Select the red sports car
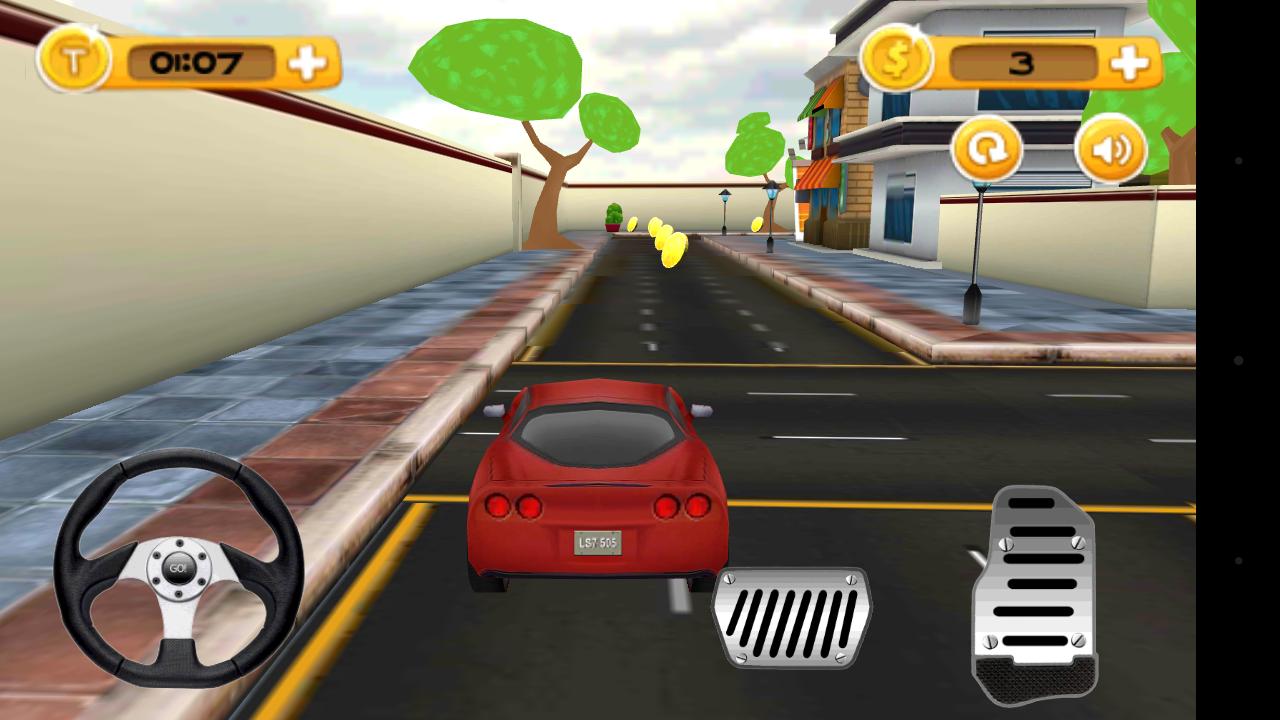 point(598,480)
